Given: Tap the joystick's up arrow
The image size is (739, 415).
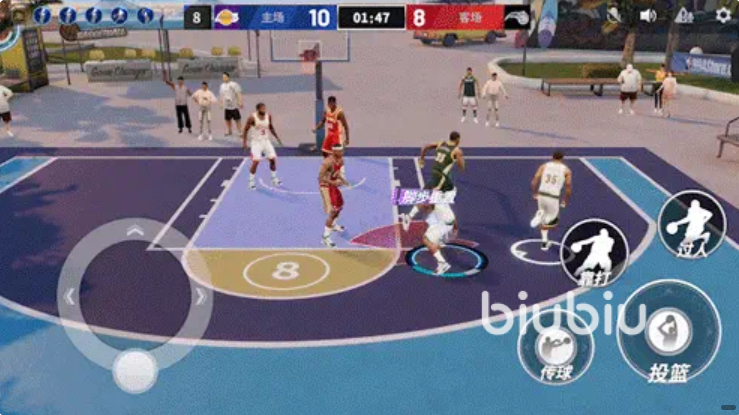Looking at the screenshot, I should pos(135,232).
